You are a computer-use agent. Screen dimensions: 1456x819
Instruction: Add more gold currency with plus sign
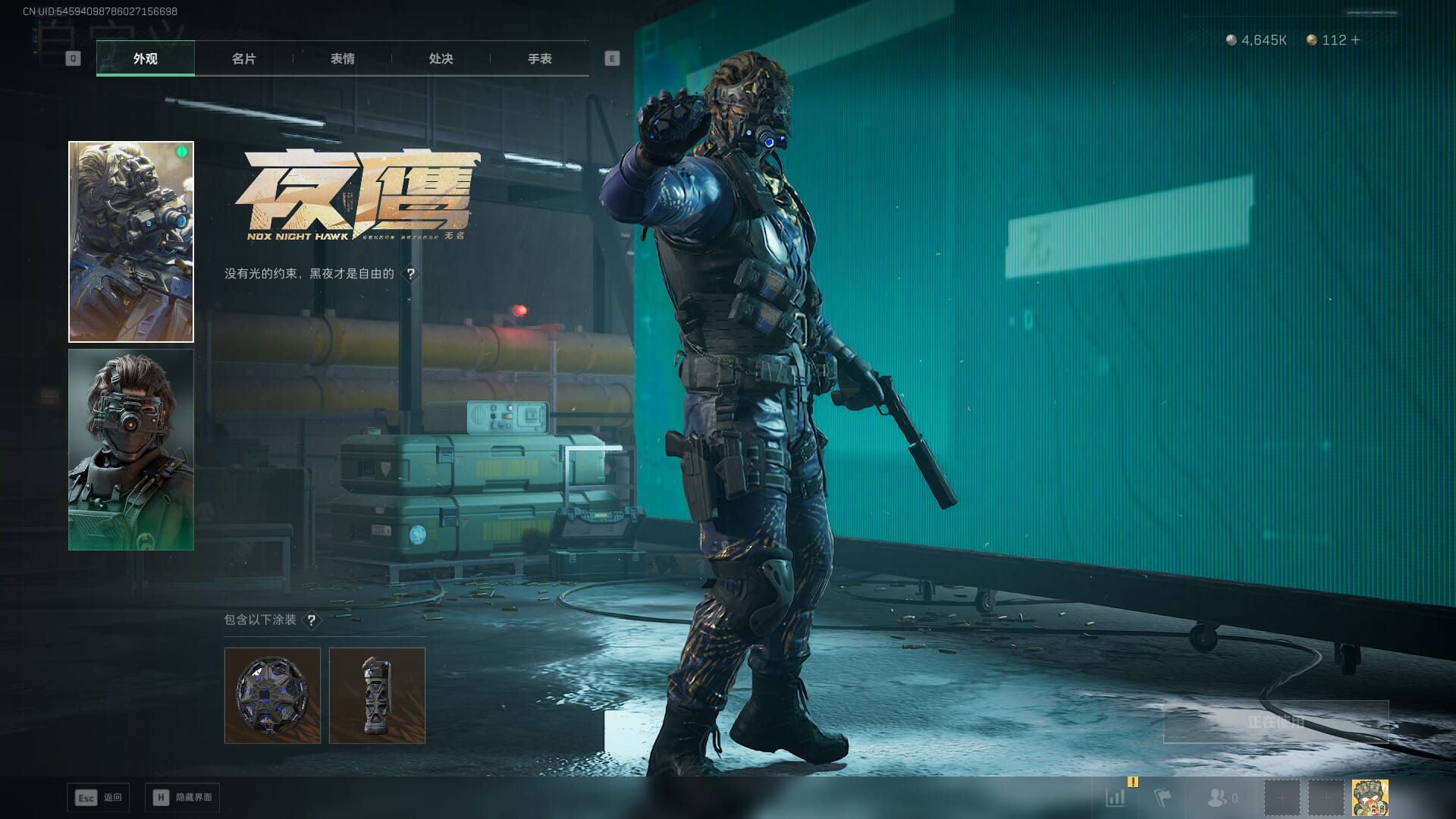[x=1355, y=40]
